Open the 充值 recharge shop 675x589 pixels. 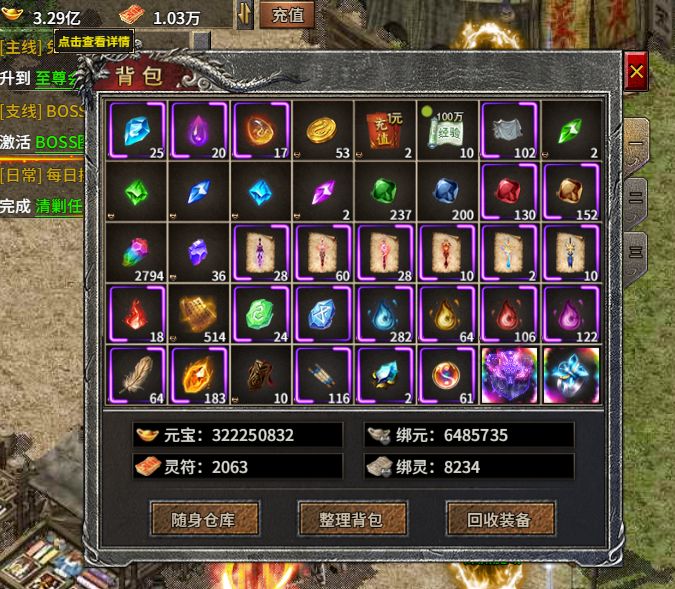(287, 15)
